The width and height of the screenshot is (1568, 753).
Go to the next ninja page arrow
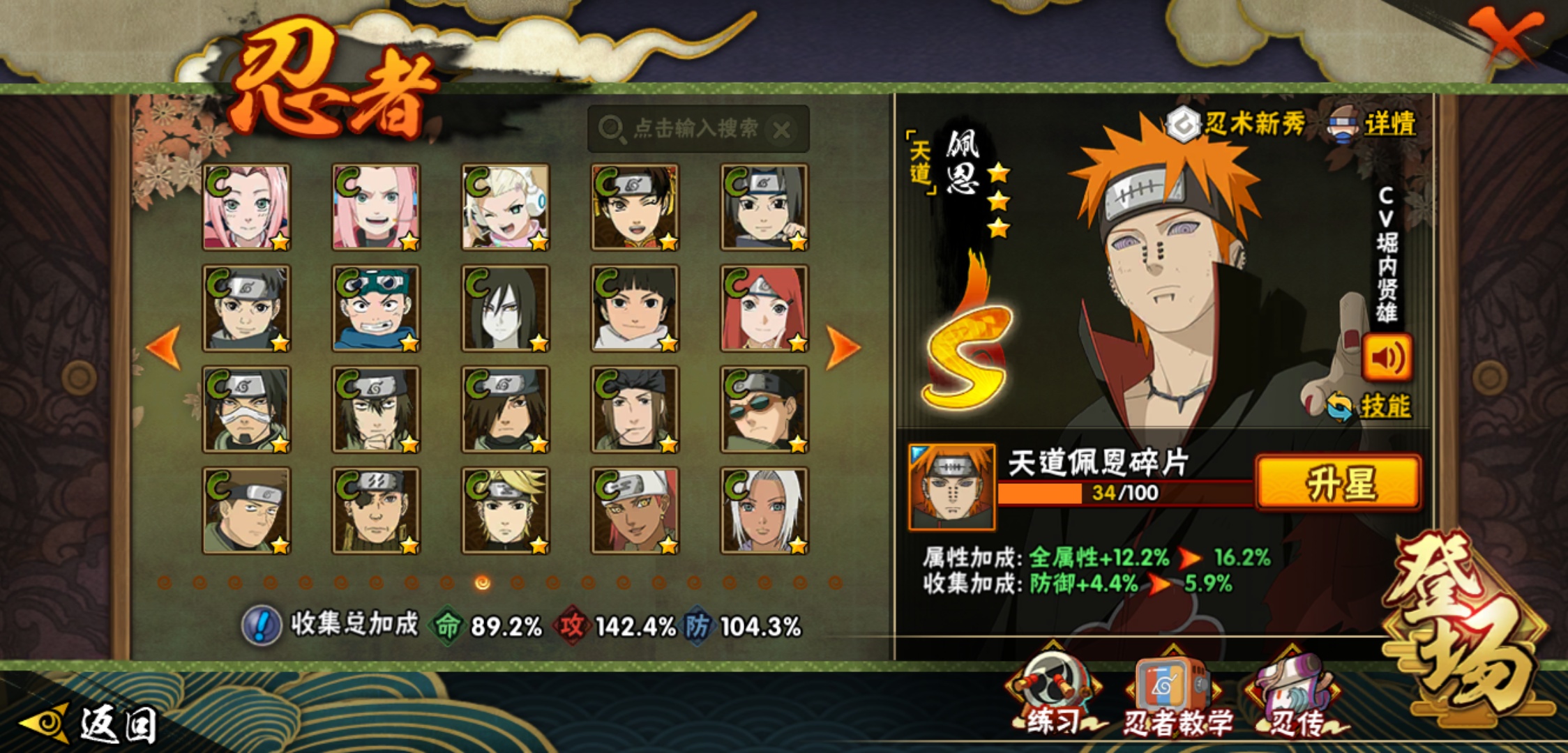(x=843, y=347)
